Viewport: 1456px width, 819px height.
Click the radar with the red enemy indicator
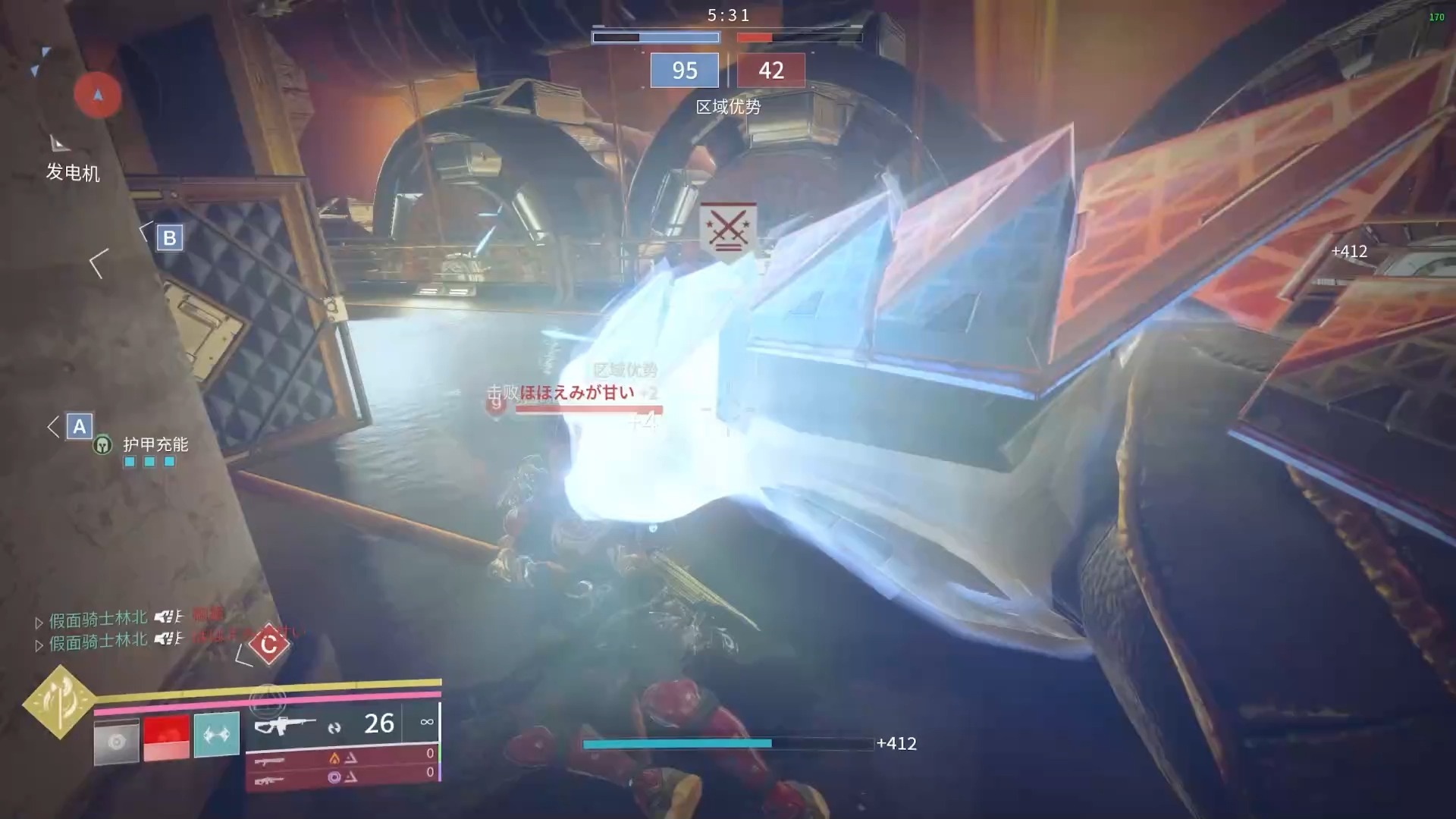click(x=98, y=95)
